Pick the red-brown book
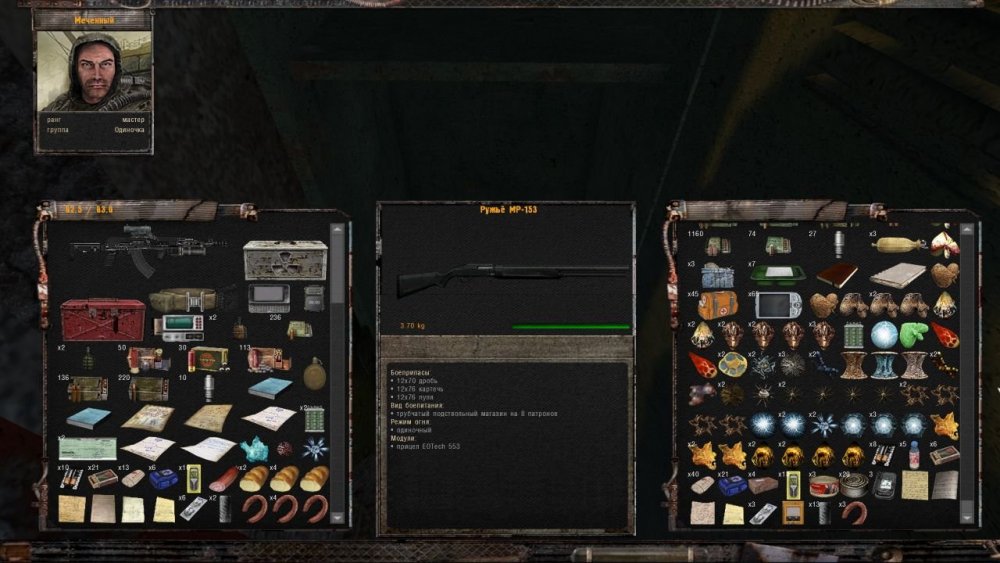Screen dimensions: 1000x563 click(838, 275)
